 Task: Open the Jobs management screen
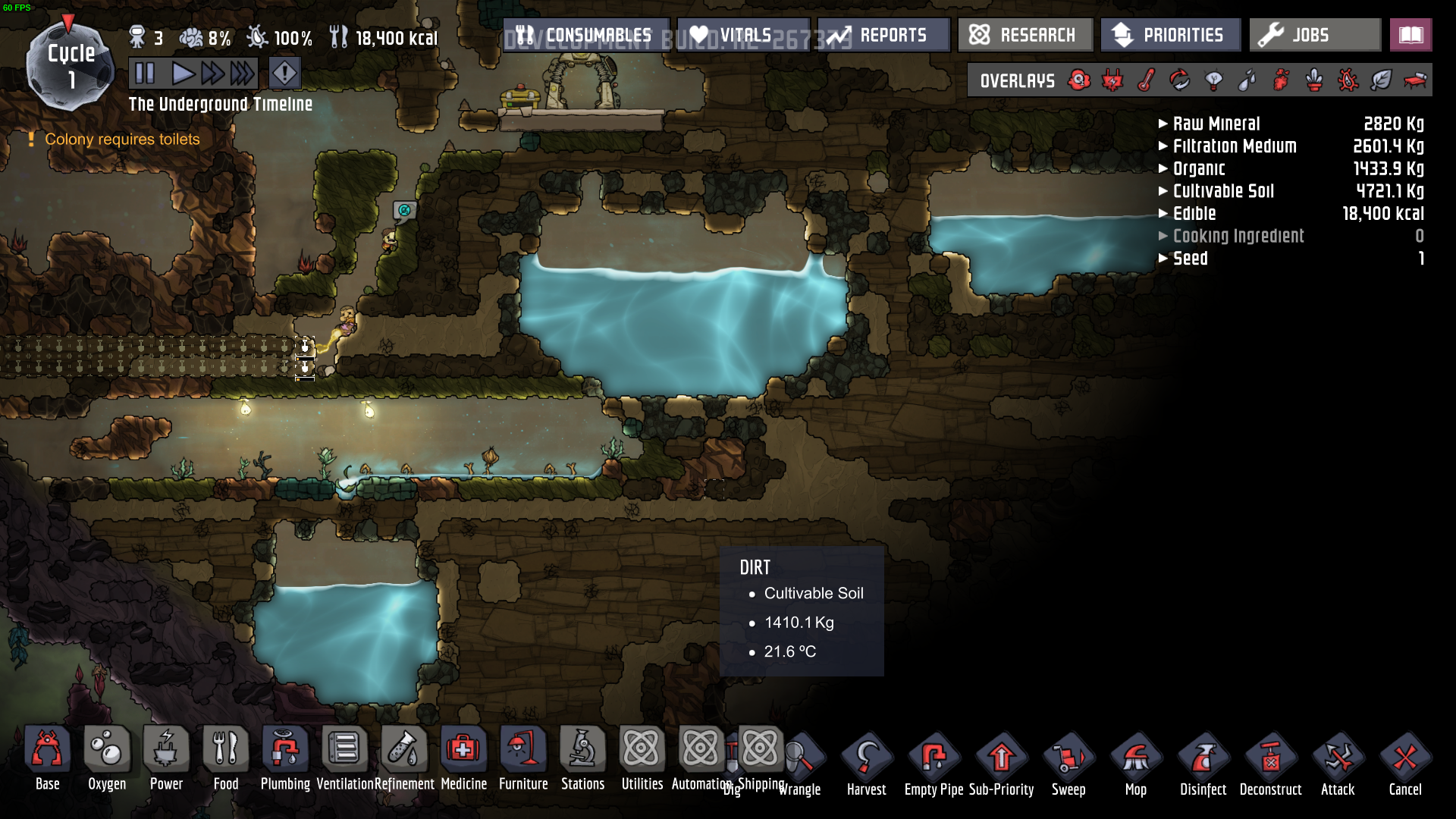1314,35
